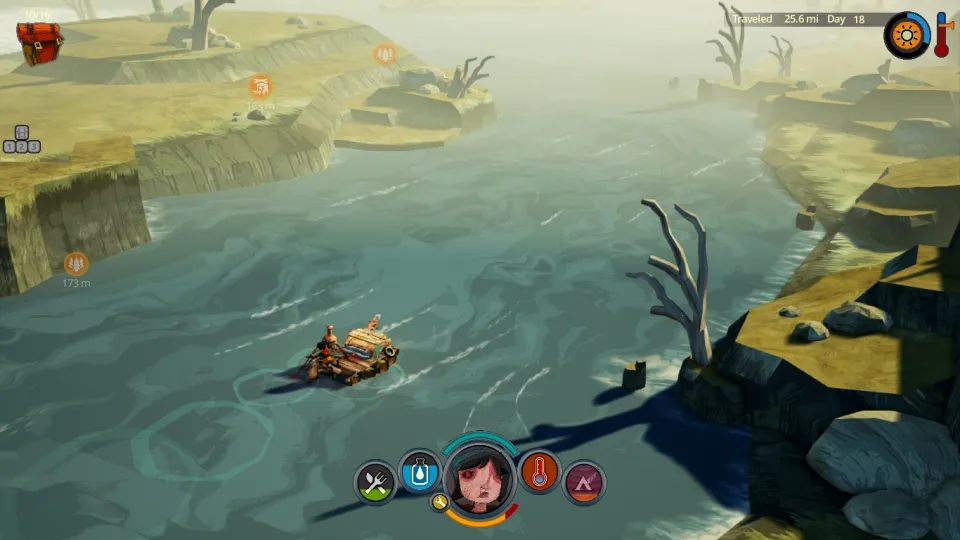Open the red backpack inventory
Screen dimensions: 960x540
(40, 40)
